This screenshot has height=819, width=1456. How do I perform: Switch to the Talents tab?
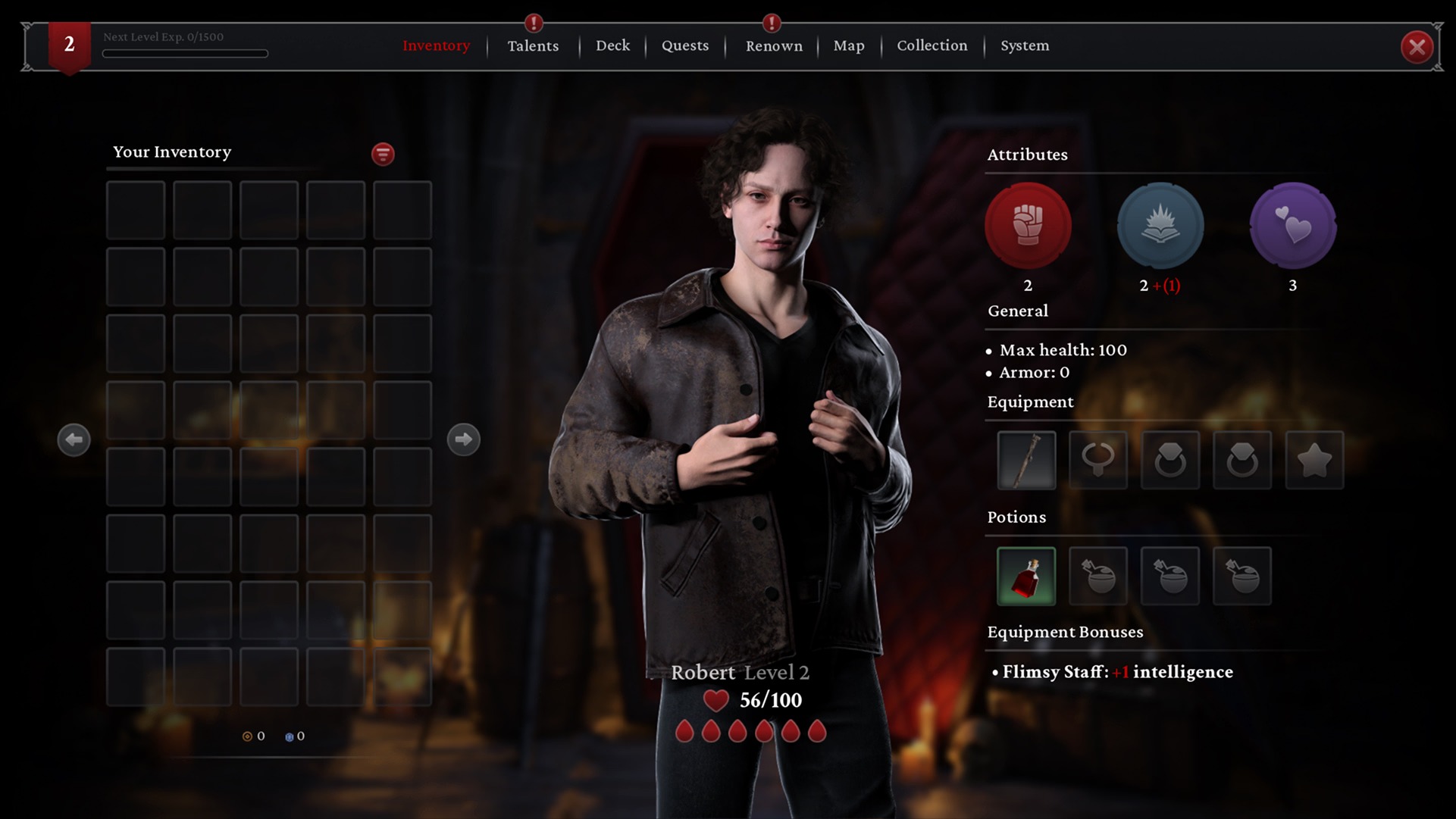coord(533,45)
